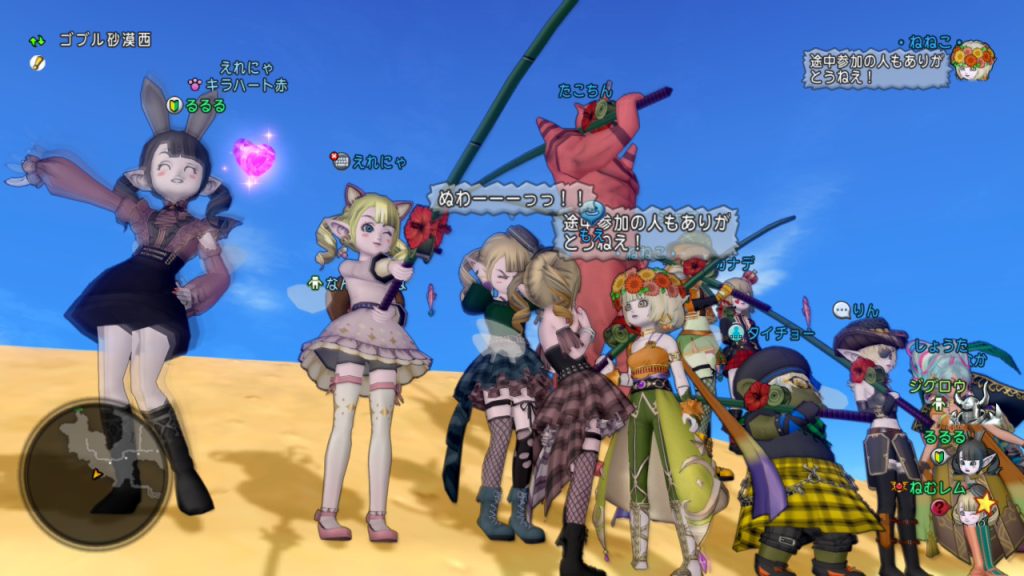Screen dimensions: 1024x576
Task: Click ねねこ's flower-crown chat portrait
Action: (x=972, y=62)
